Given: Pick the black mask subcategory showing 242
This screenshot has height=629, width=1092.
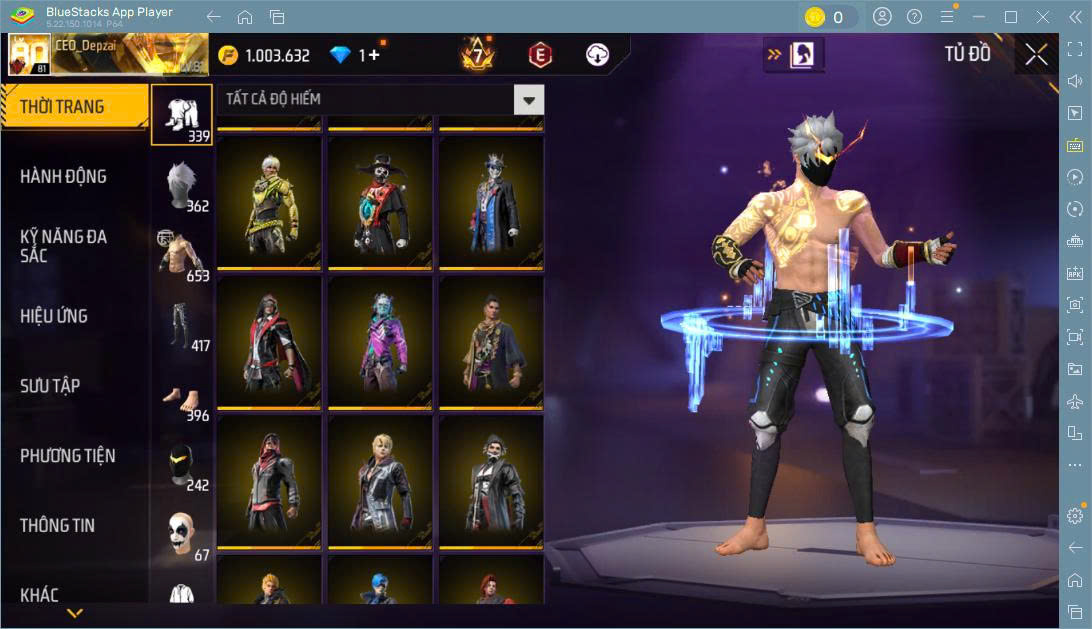Looking at the screenshot, I should click(182, 466).
